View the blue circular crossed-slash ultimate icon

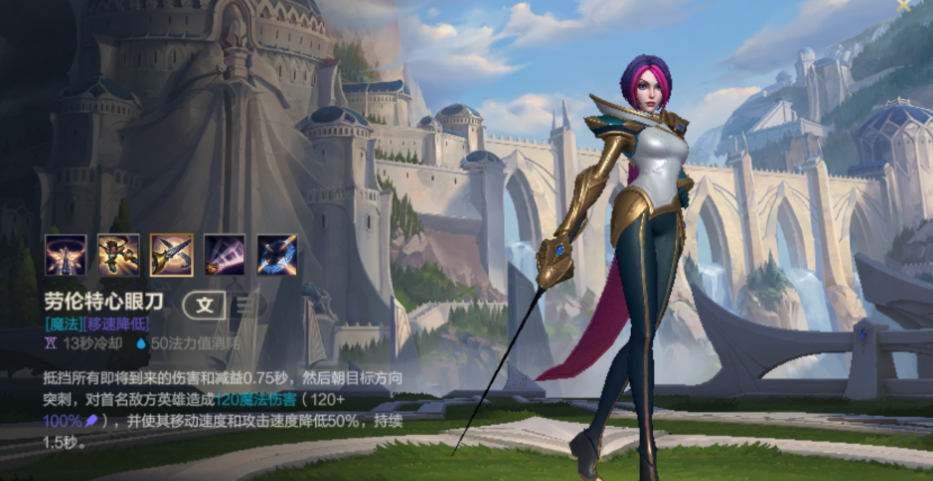(x=277, y=255)
